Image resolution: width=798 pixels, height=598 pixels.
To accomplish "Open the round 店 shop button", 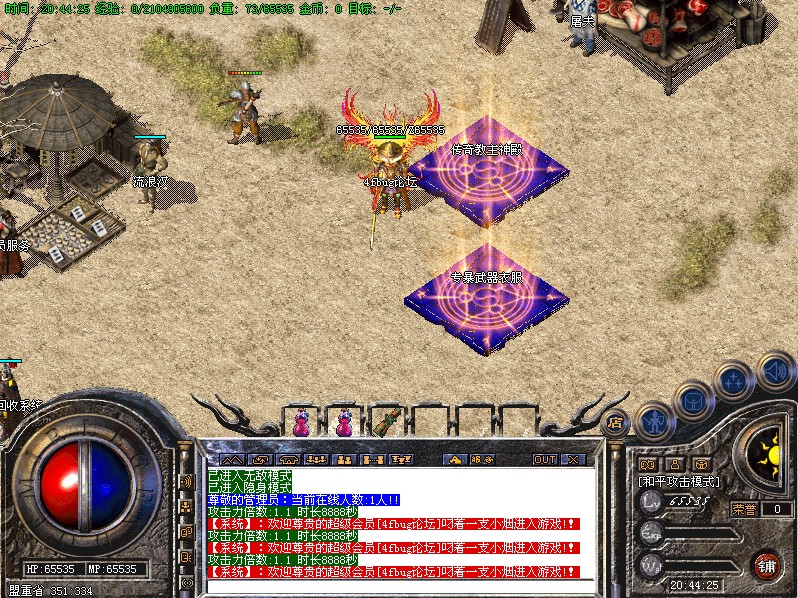I will (x=615, y=423).
